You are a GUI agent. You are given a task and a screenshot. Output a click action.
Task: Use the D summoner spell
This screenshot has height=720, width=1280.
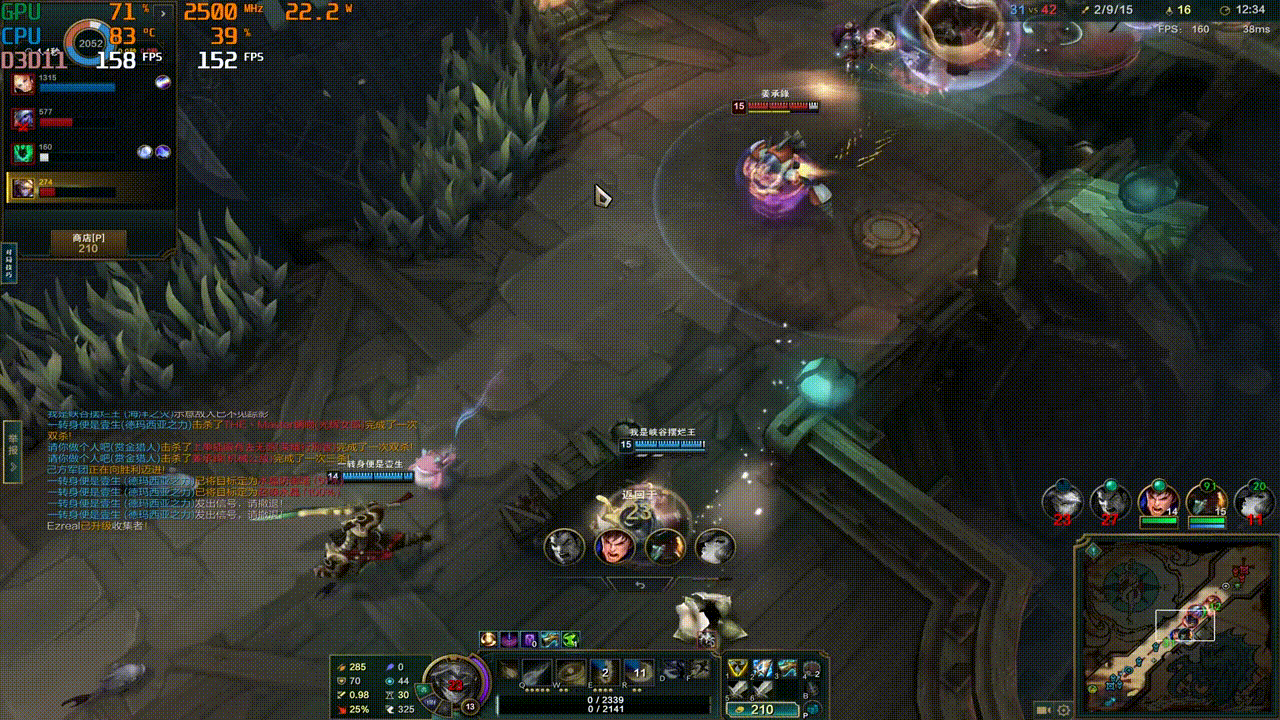673,670
